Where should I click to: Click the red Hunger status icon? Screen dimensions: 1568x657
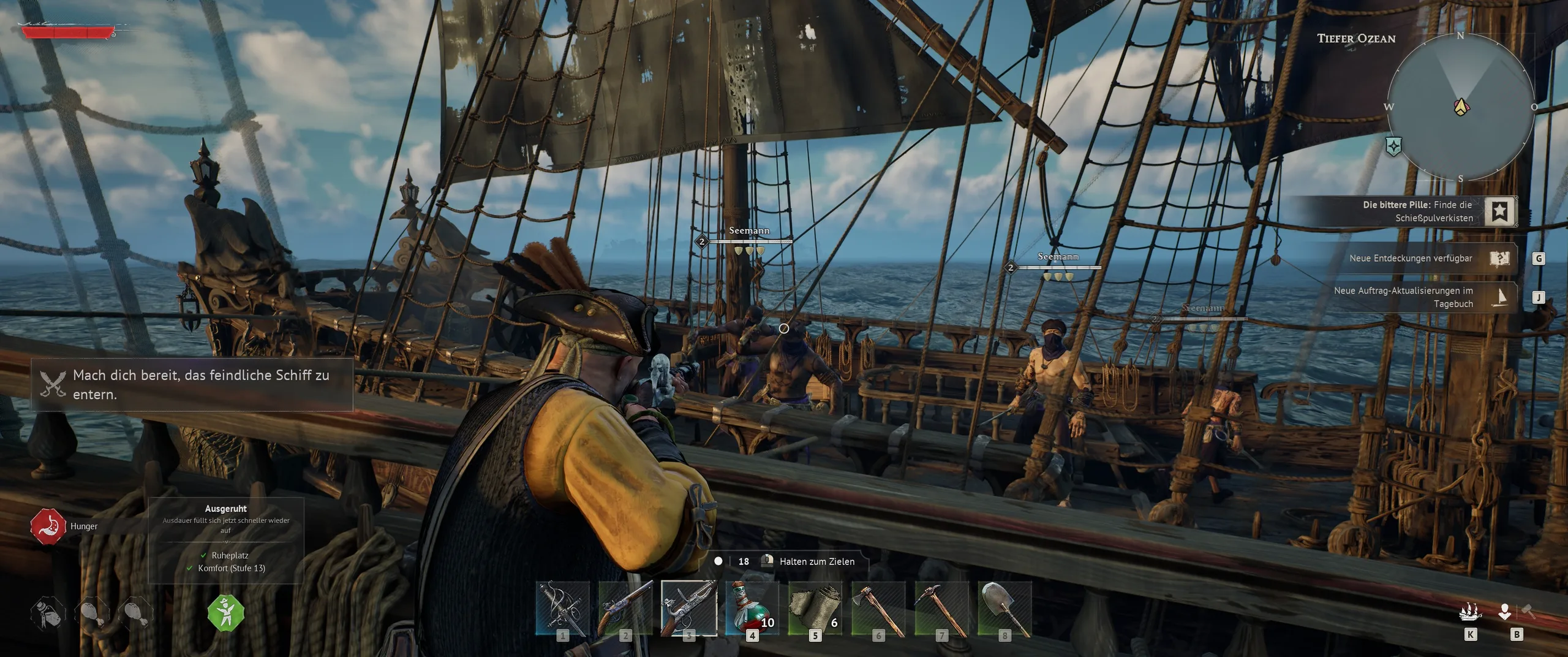[x=48, y=526]
